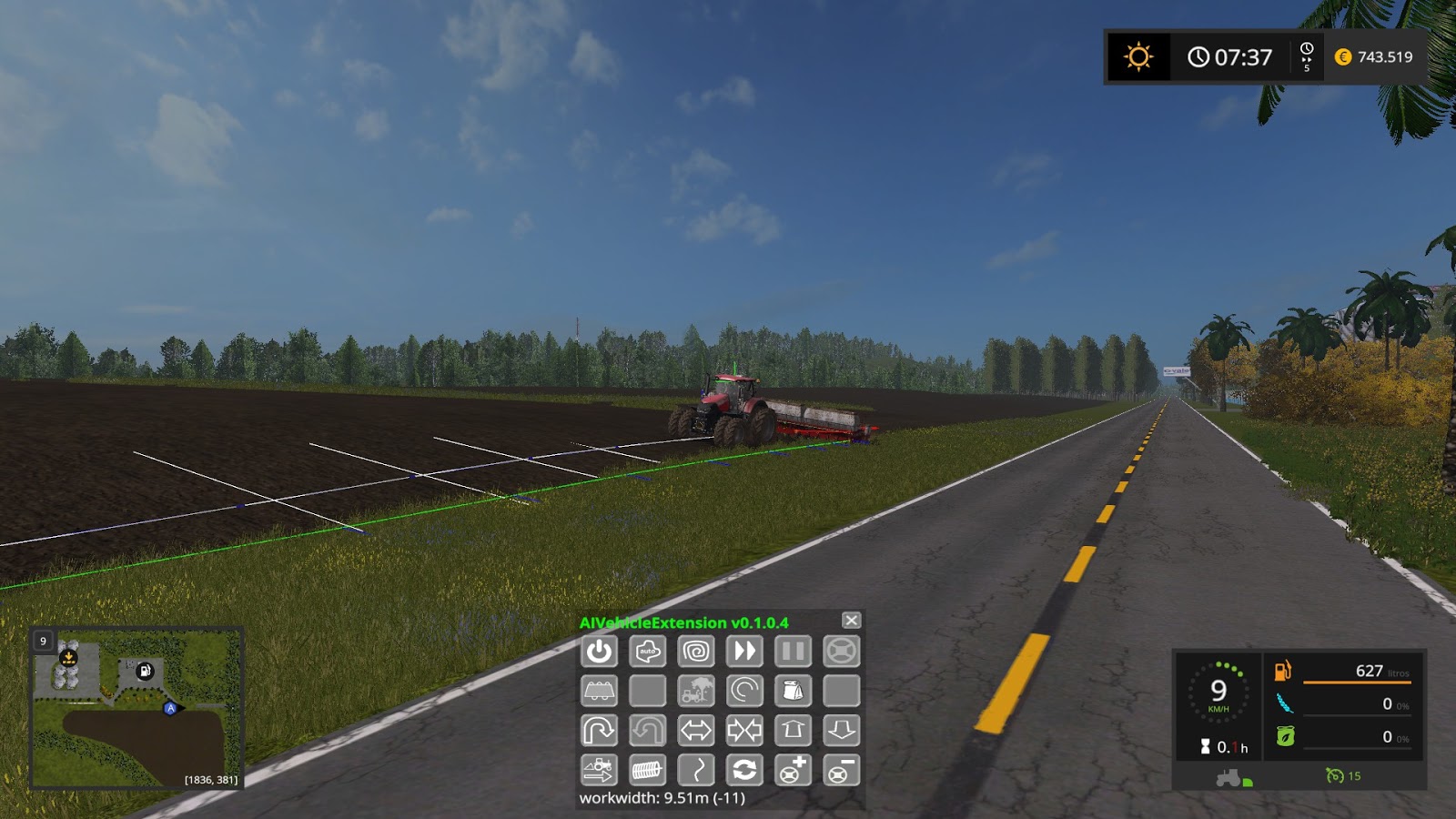Screen dimensions: 1456x819
Task: Activate the U-turn right maneuver icon
Action: [599, 732]
